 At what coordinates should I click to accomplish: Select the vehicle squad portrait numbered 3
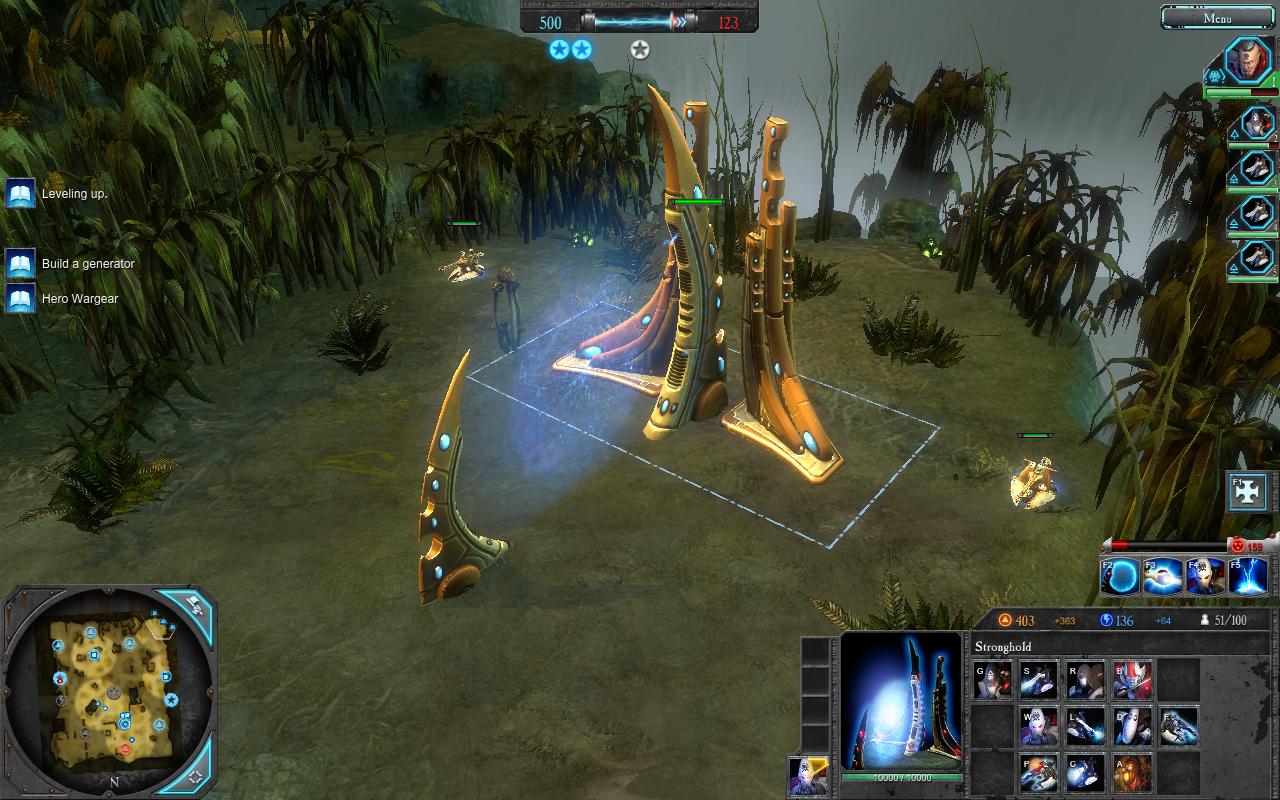pyautogui.click(x=1256, y=168)
